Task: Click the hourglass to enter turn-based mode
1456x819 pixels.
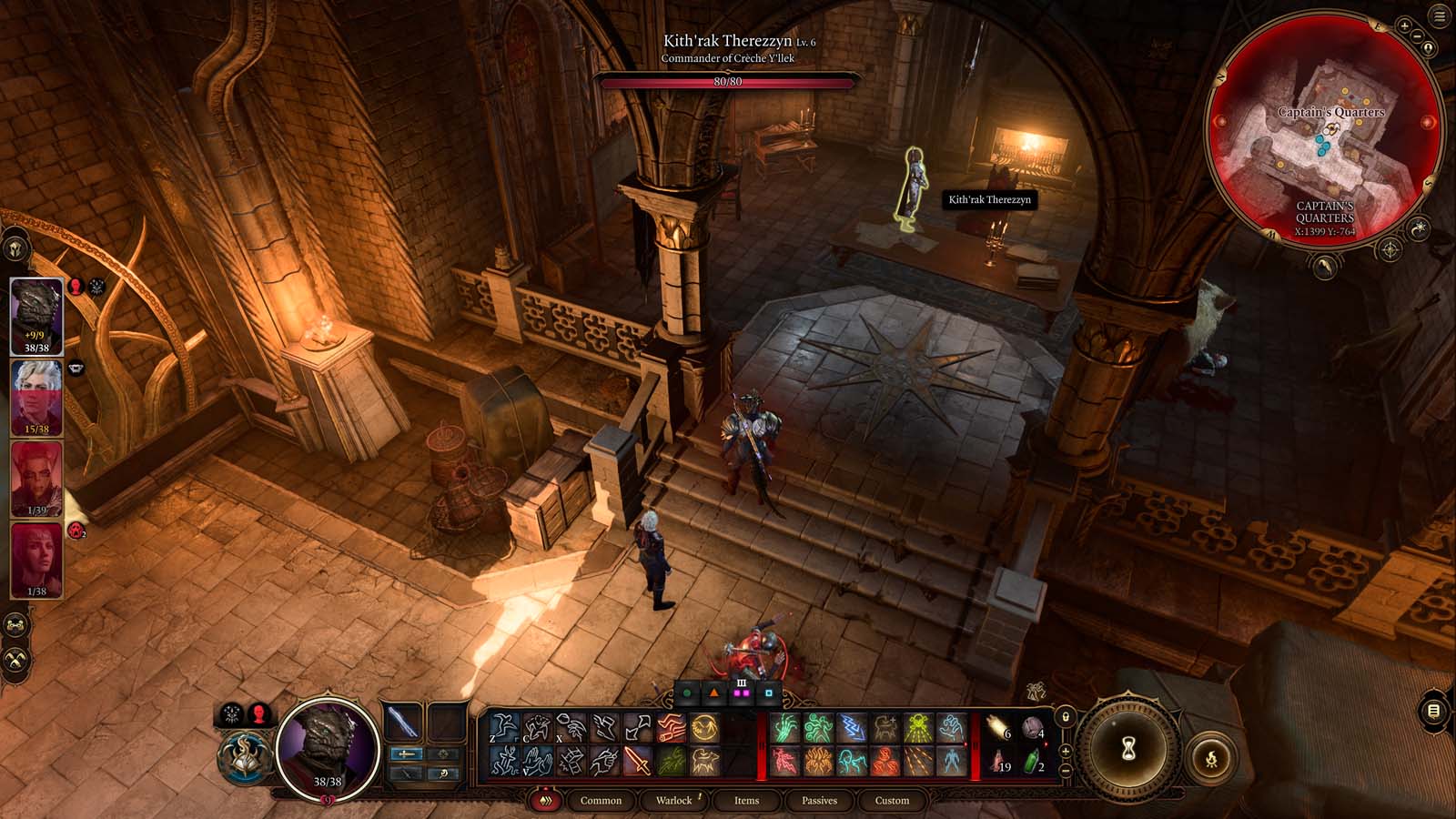Action: tap(1127, 749)
